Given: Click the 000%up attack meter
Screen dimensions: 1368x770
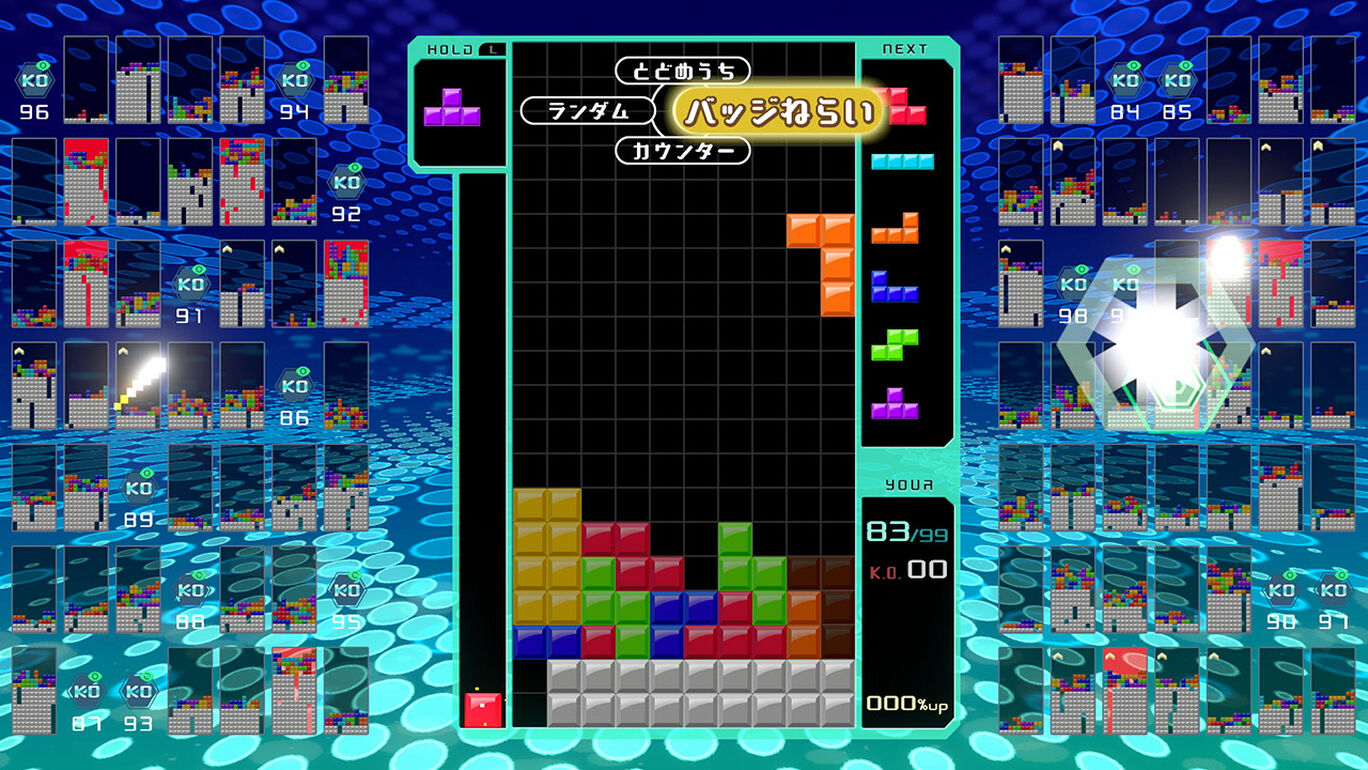Looking at the screenshot, I should point(906,704).
